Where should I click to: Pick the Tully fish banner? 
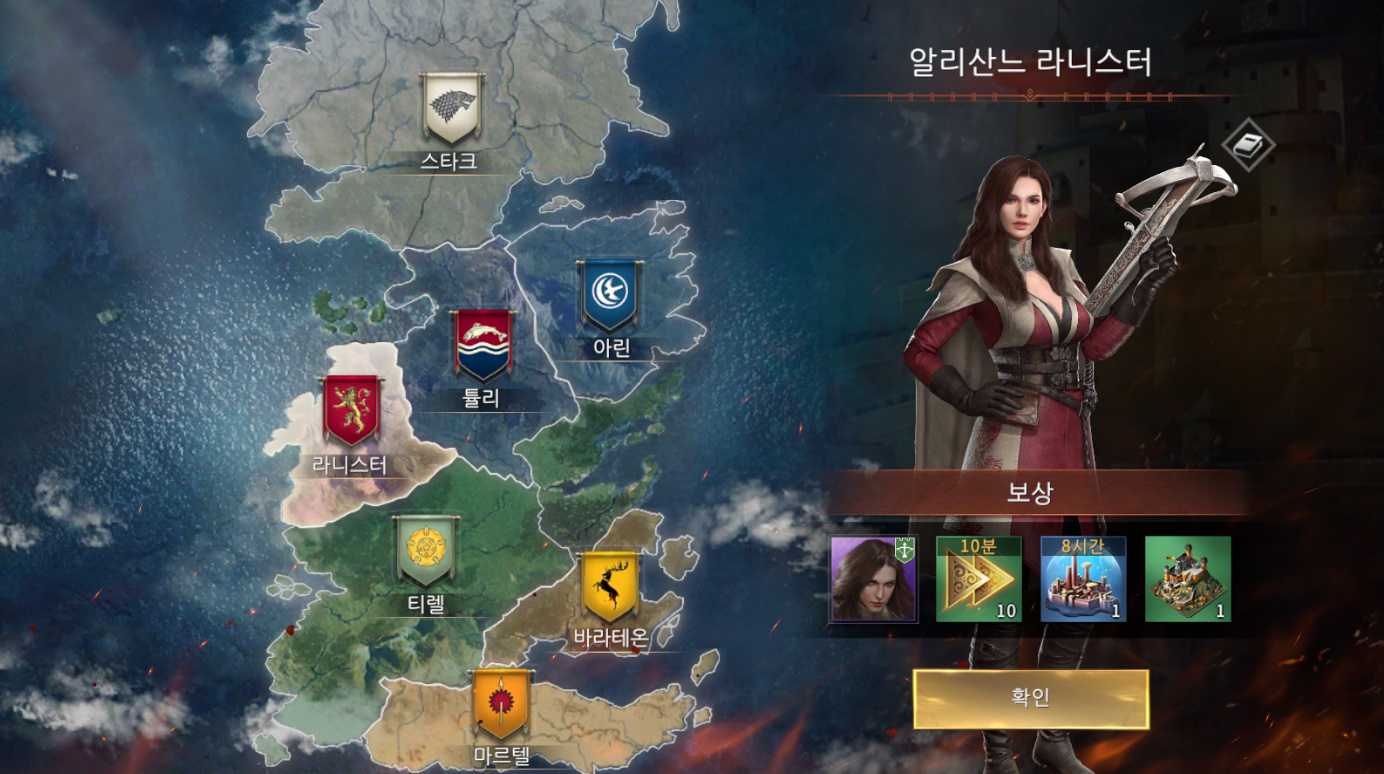[x=484, y=345]
